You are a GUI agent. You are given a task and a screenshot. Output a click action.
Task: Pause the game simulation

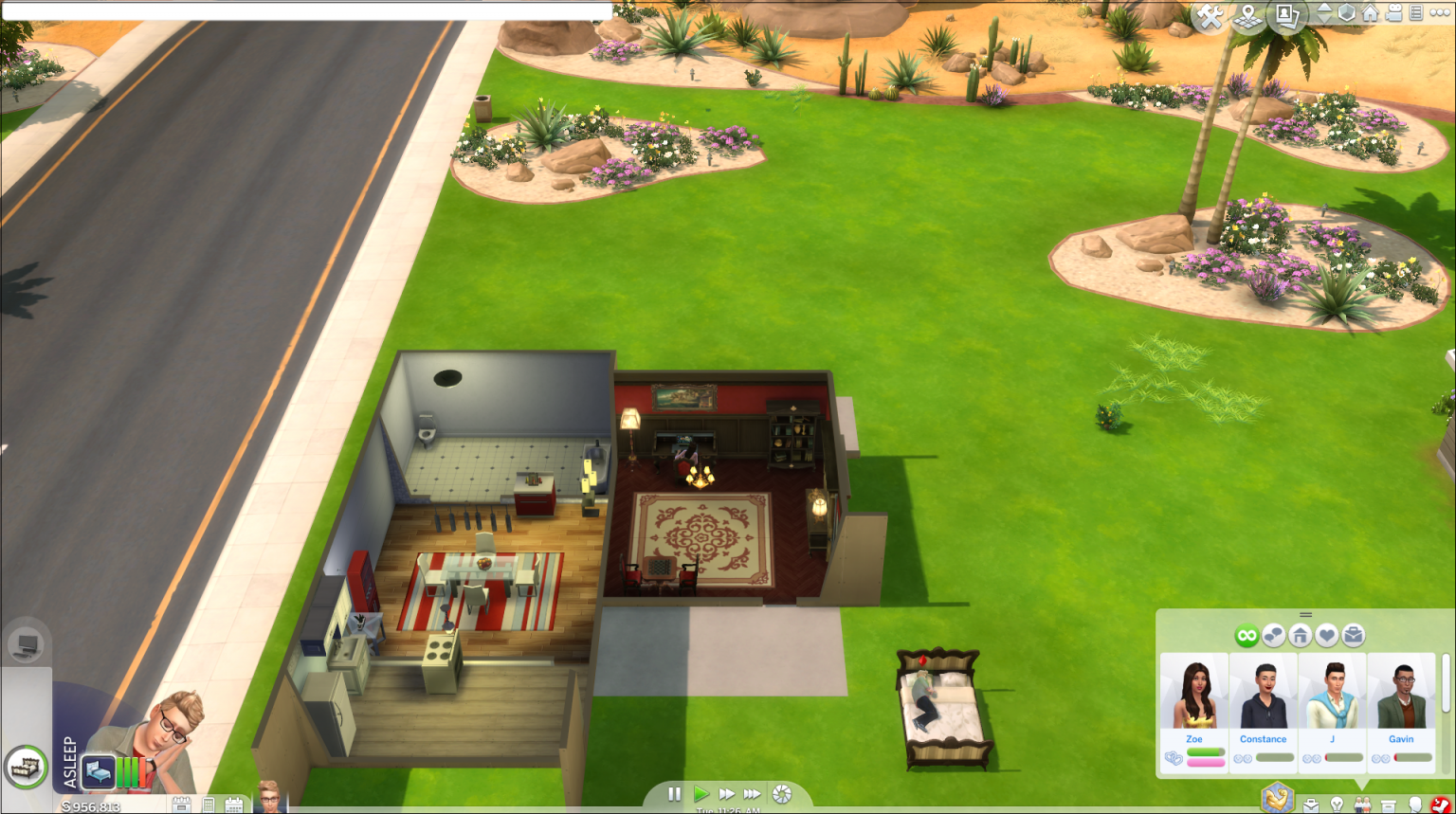click(675, 796)
